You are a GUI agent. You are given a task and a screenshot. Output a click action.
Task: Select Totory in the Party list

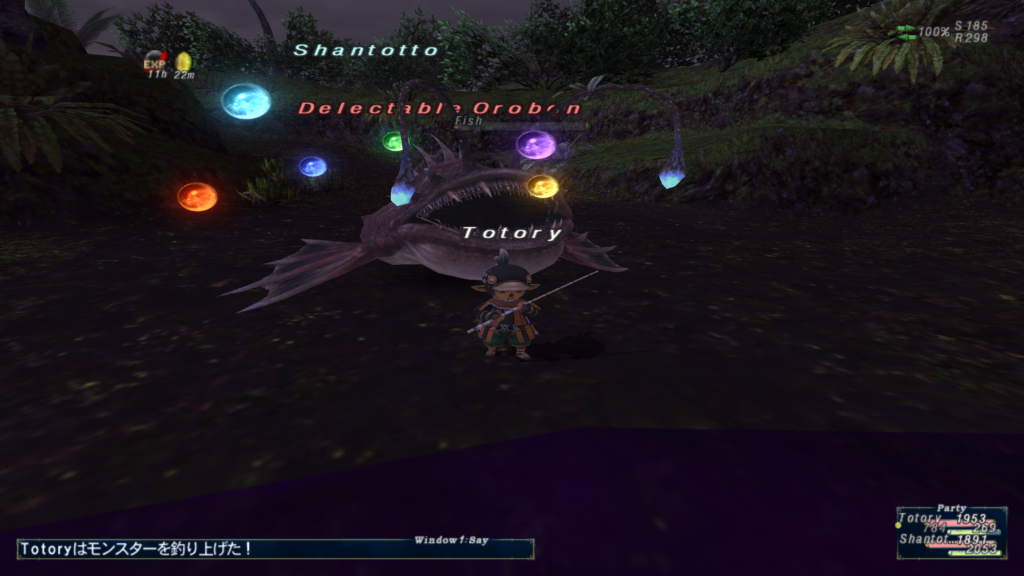[919, 518]
